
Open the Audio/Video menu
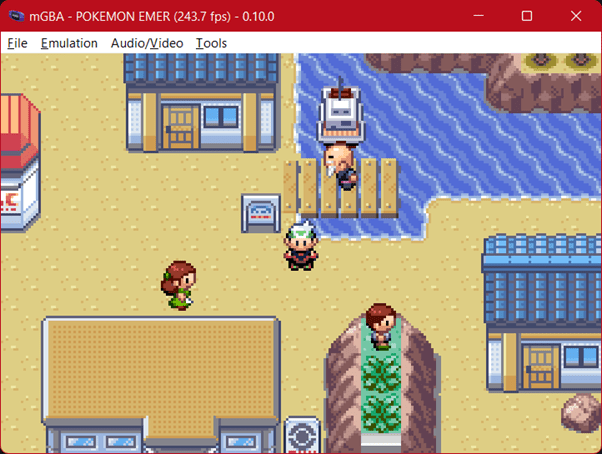tap(147, 43)
